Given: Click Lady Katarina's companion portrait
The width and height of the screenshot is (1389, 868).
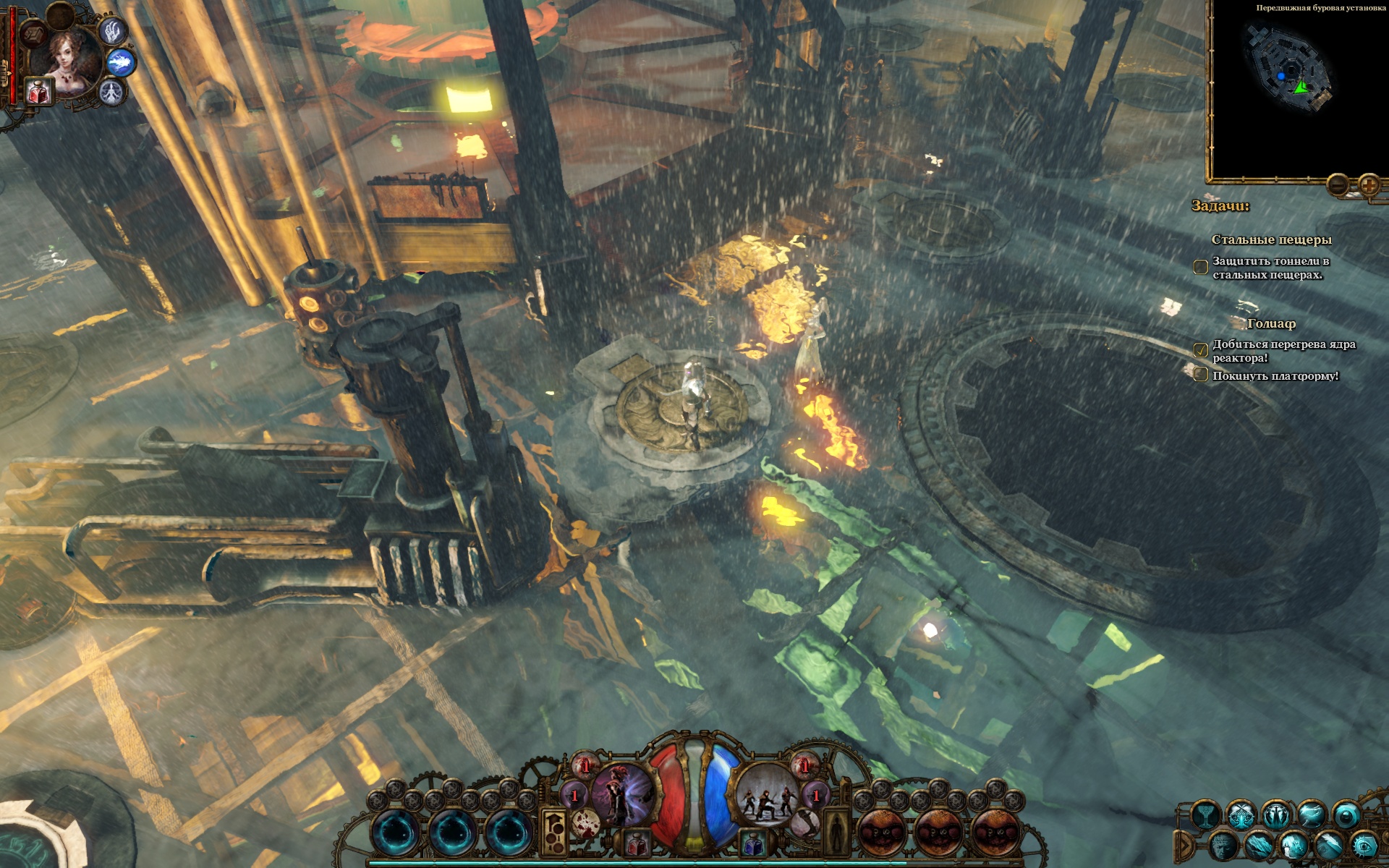Looking at the screenshot, I should pyautogui.click(x=70, y=61).
